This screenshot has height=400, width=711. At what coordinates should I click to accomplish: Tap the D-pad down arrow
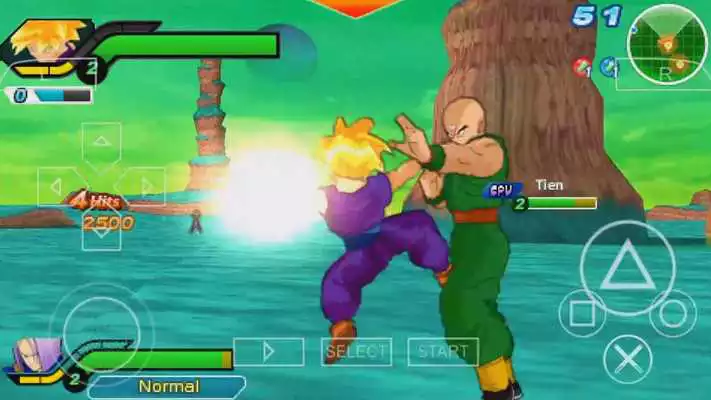[x=101, y=232]
